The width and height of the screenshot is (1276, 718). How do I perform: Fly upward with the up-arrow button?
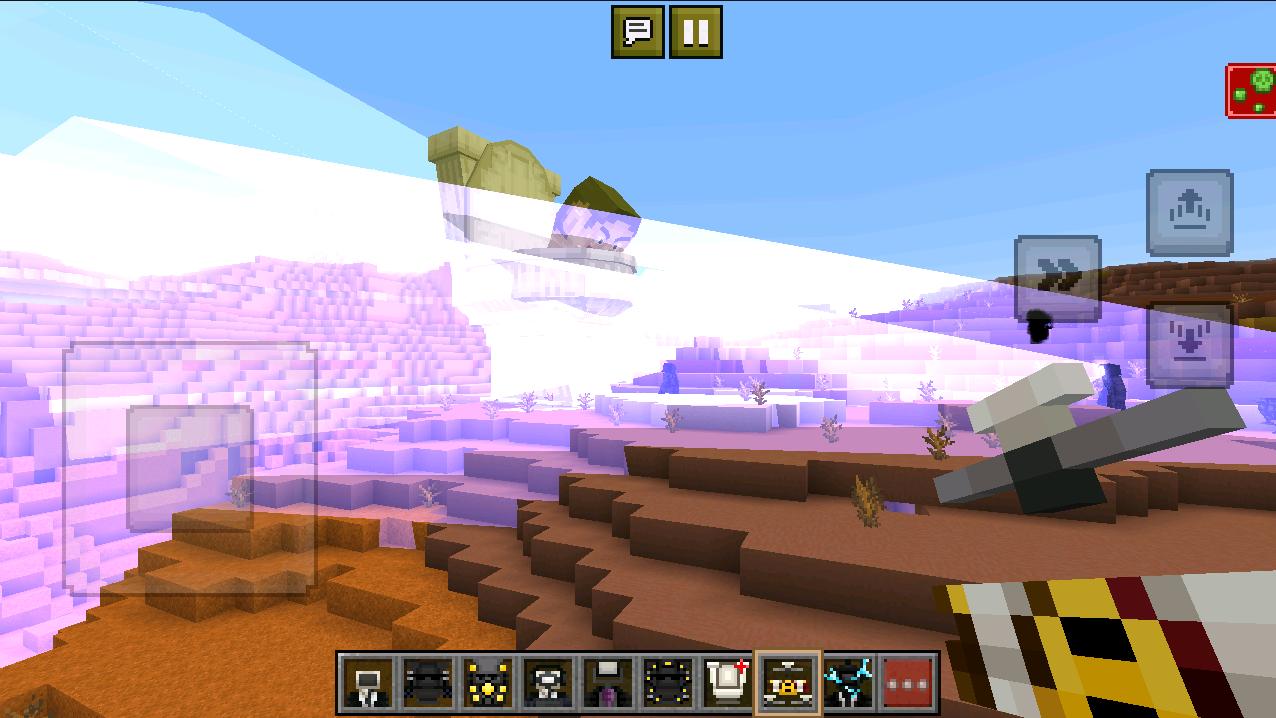(1189, 213)
